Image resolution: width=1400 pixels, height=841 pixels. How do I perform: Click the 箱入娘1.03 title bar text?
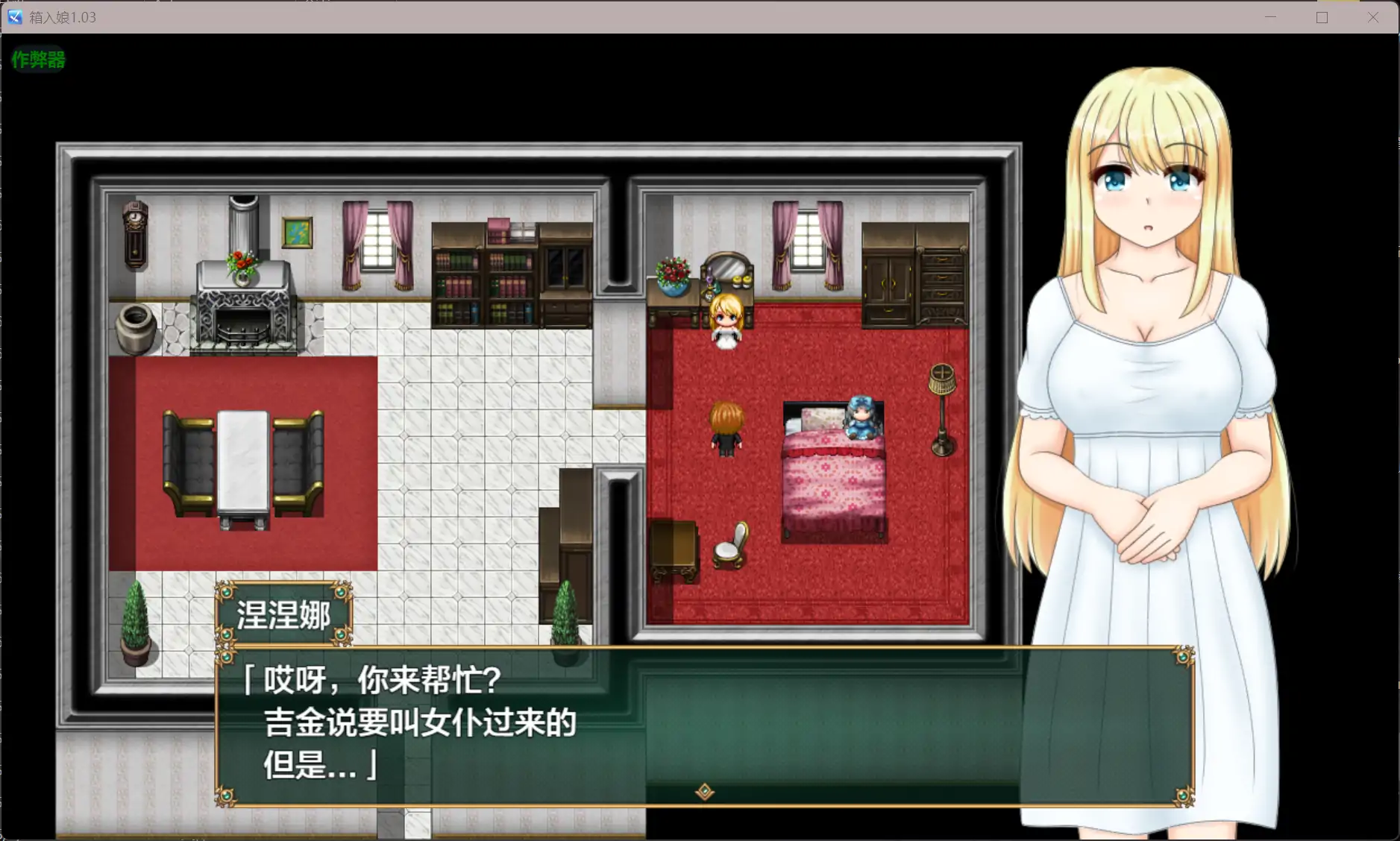click(x=62, y=16)
